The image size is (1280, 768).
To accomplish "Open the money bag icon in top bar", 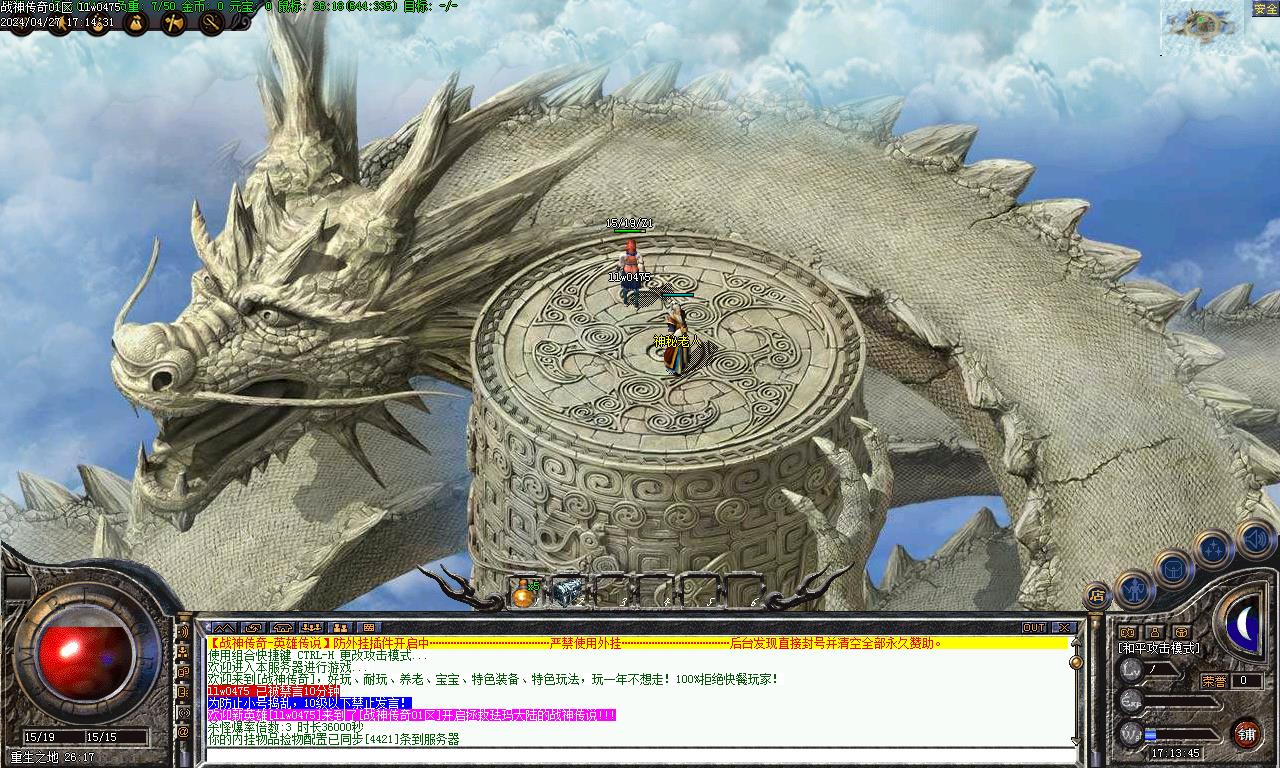I will (x=135, y=23).
